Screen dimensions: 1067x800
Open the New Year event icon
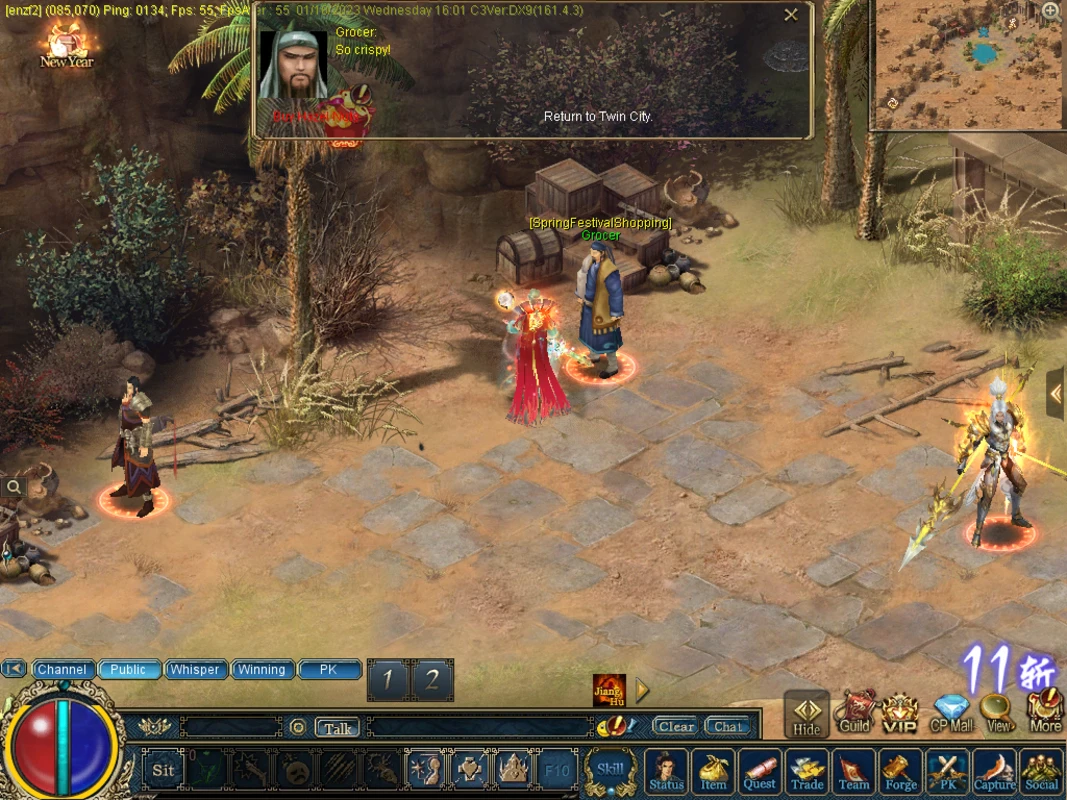(67, 45)
